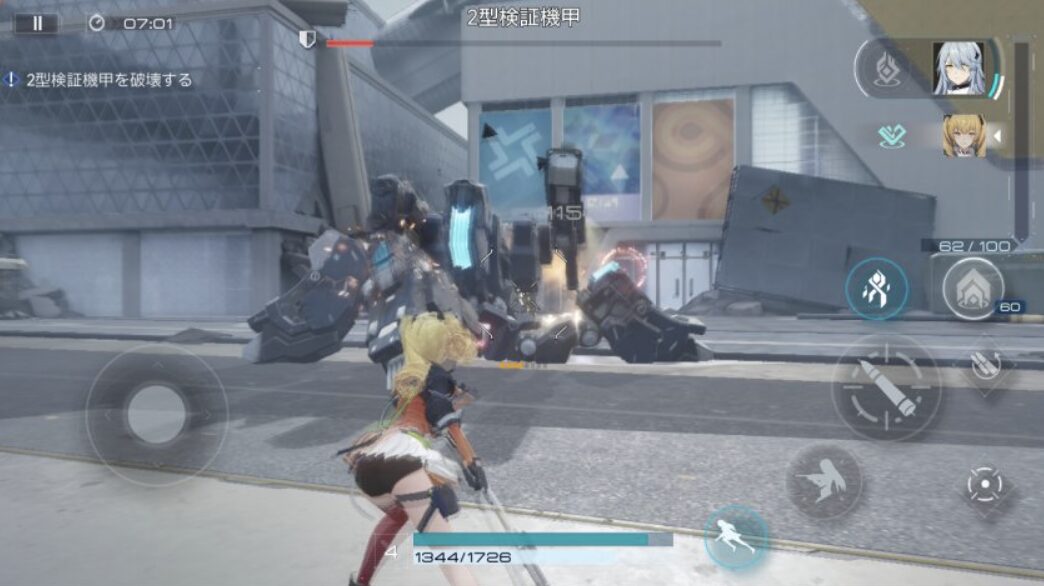Use the house-shaped skill showing 60
Viewport: 1044px width, 586px height.
973,288
